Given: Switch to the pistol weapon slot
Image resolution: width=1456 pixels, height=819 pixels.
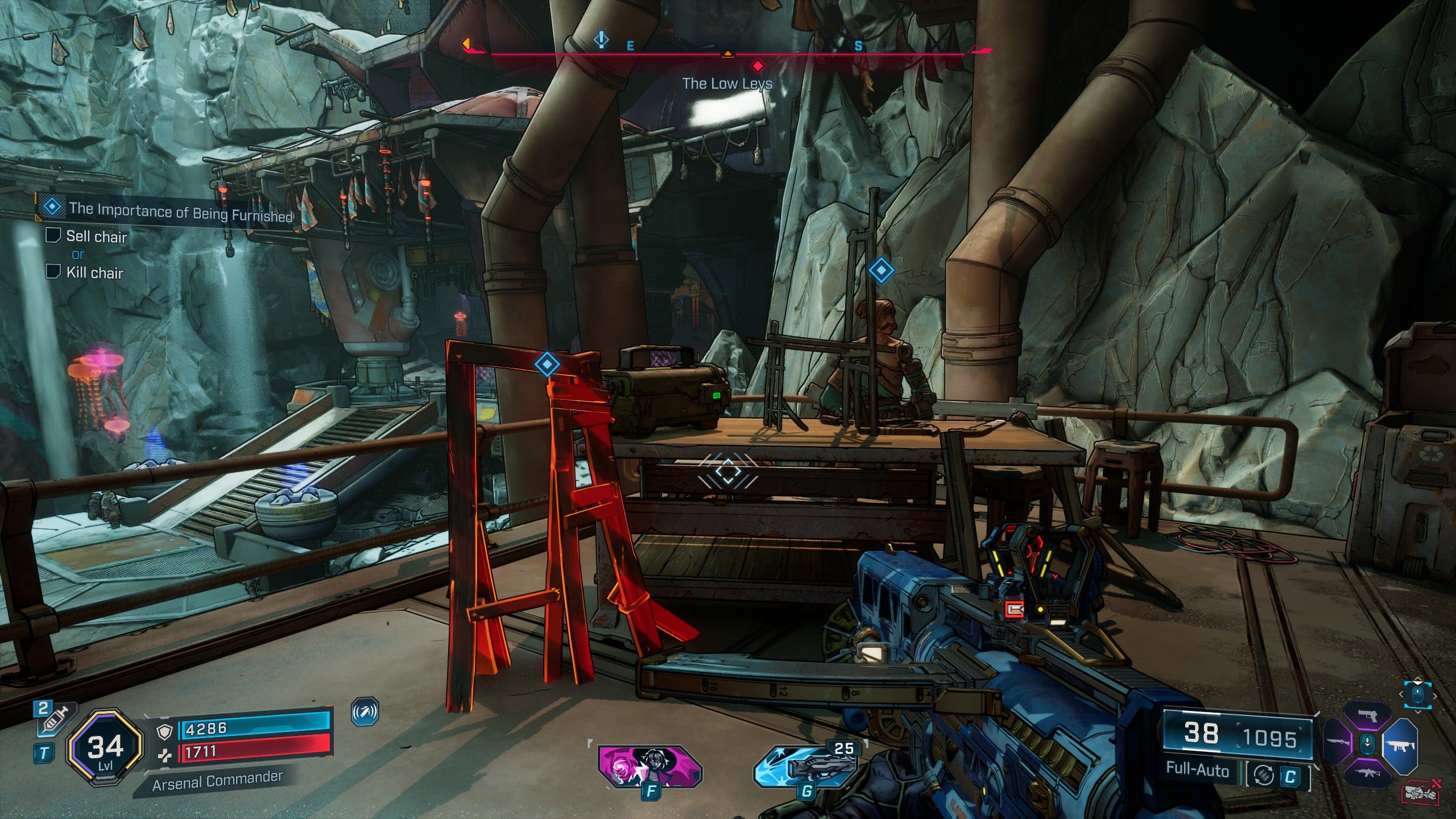Looking at the screenshot, I should (1368, 716).
